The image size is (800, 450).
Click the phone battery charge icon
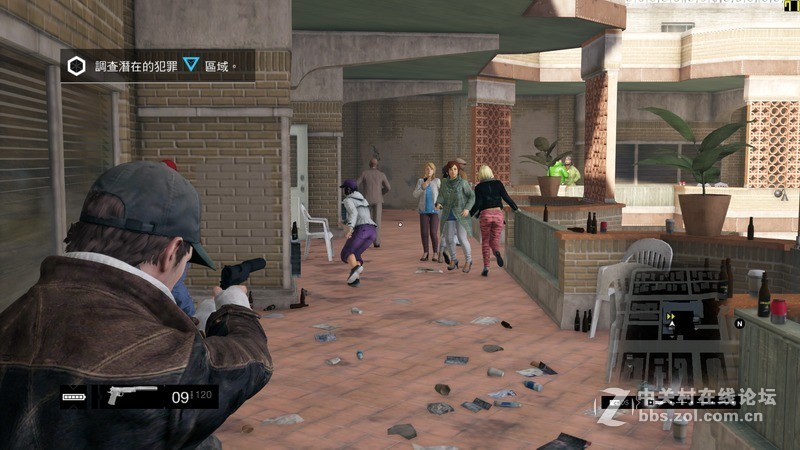click(x=75, y=397)
